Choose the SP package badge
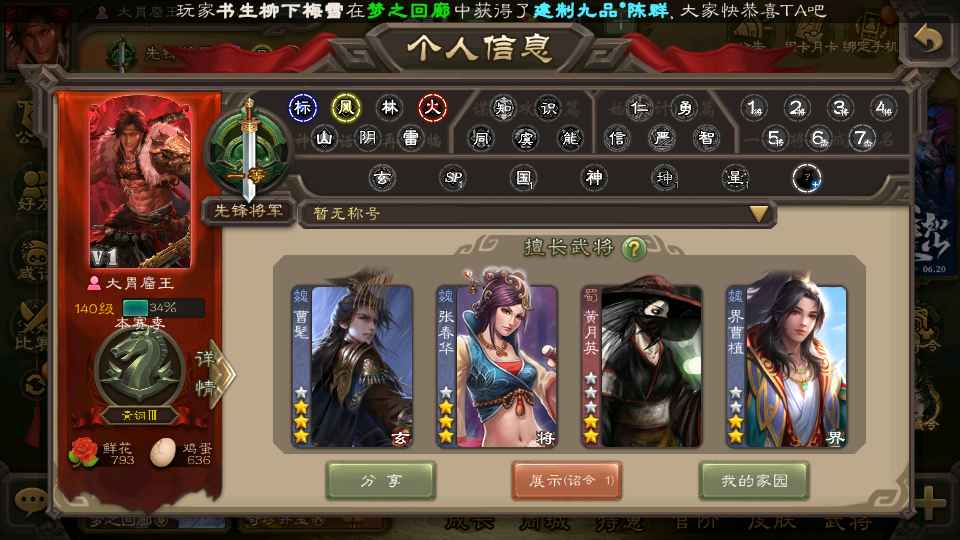The height and width of the screenshot is (540, 960). [453, 179]
